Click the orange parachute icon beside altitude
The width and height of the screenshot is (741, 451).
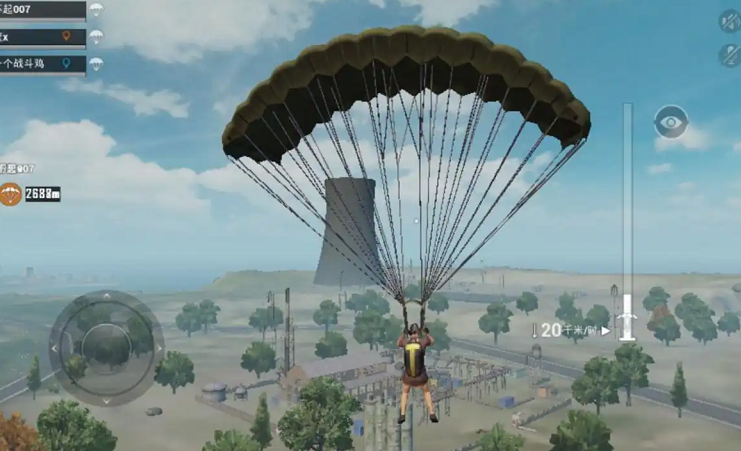point(11,194)
